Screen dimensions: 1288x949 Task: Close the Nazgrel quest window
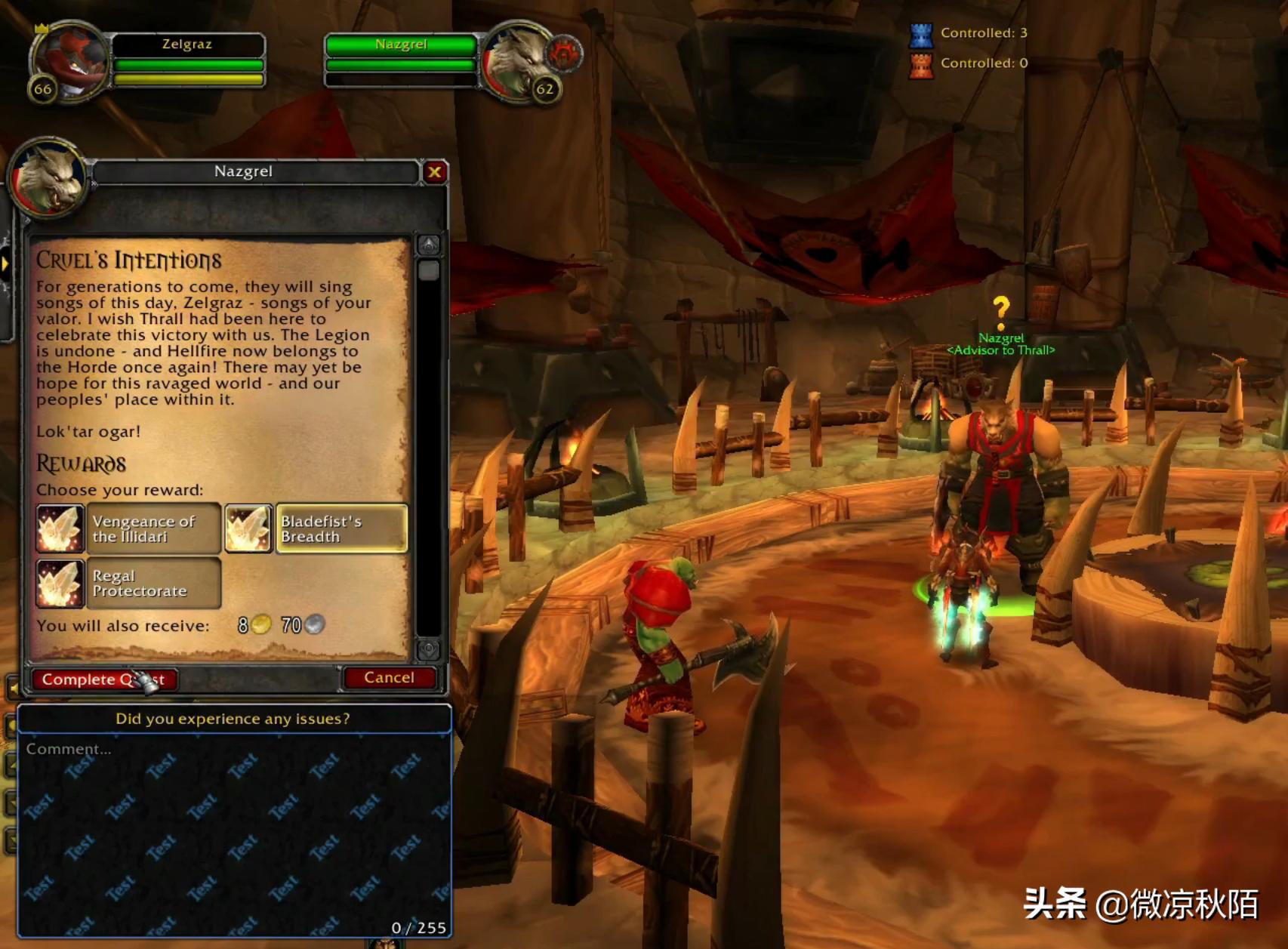pyautogui.click(x=435, y=172)
